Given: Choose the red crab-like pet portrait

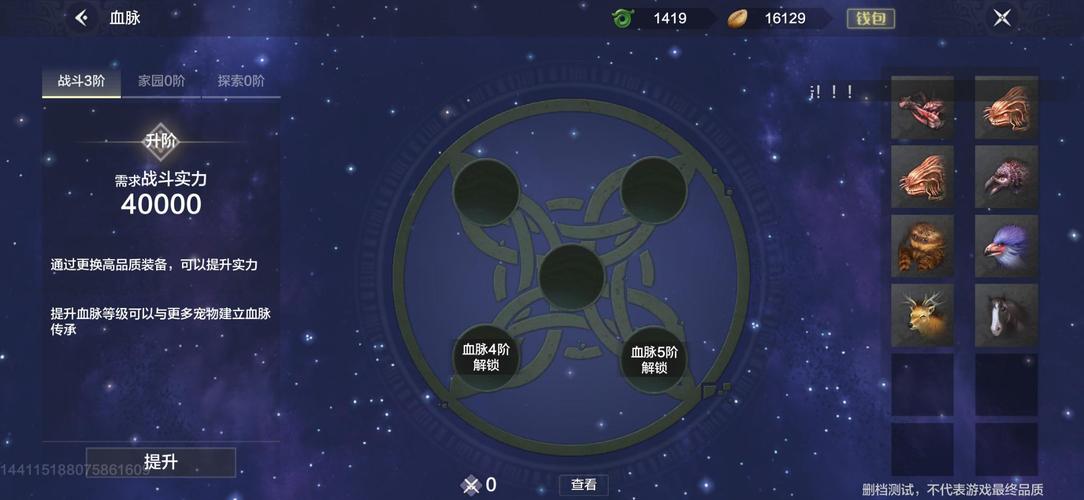Looking at the screenshot, I should (x=922, y=108).
